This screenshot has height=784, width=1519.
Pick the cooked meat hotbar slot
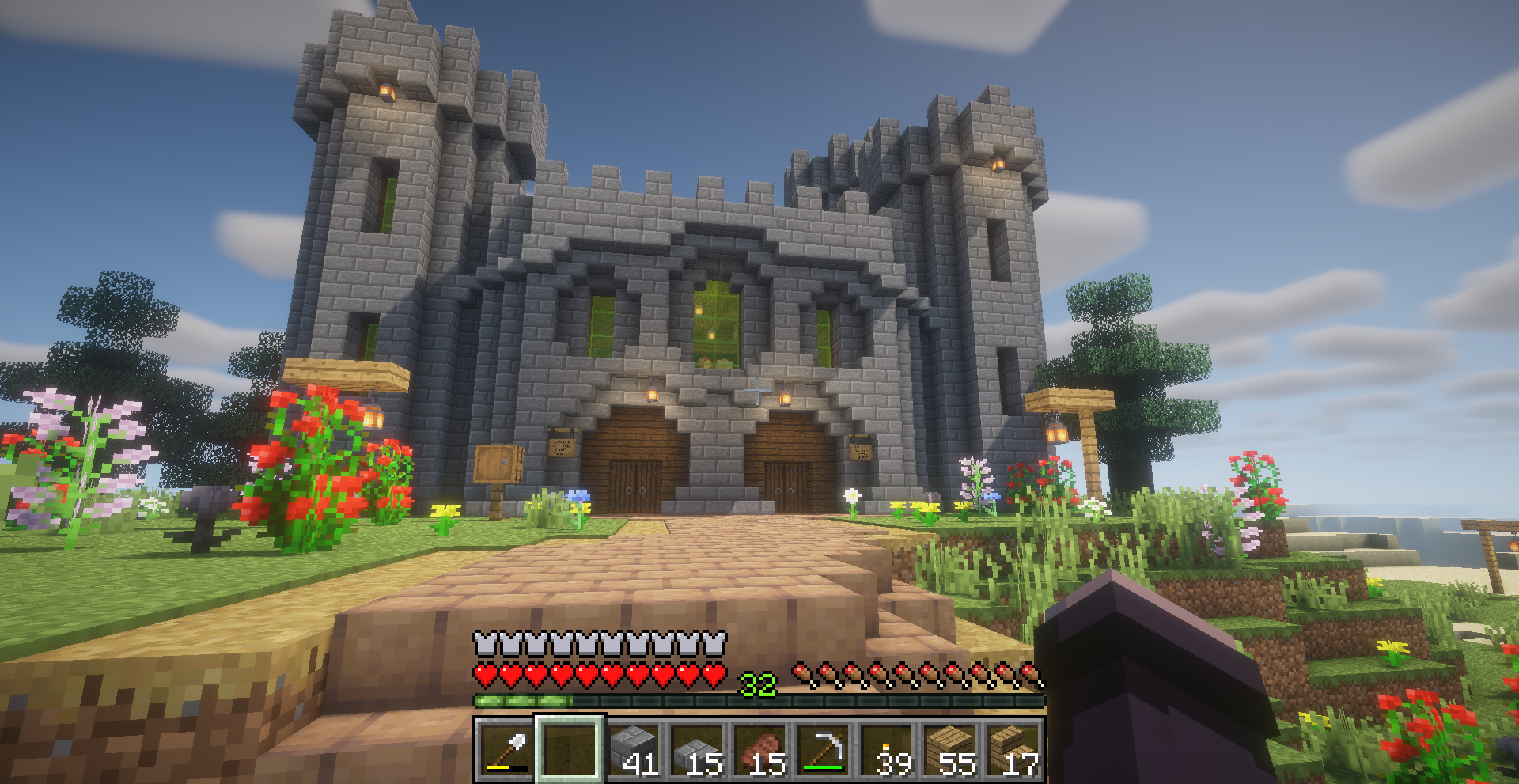click(761, 750)
